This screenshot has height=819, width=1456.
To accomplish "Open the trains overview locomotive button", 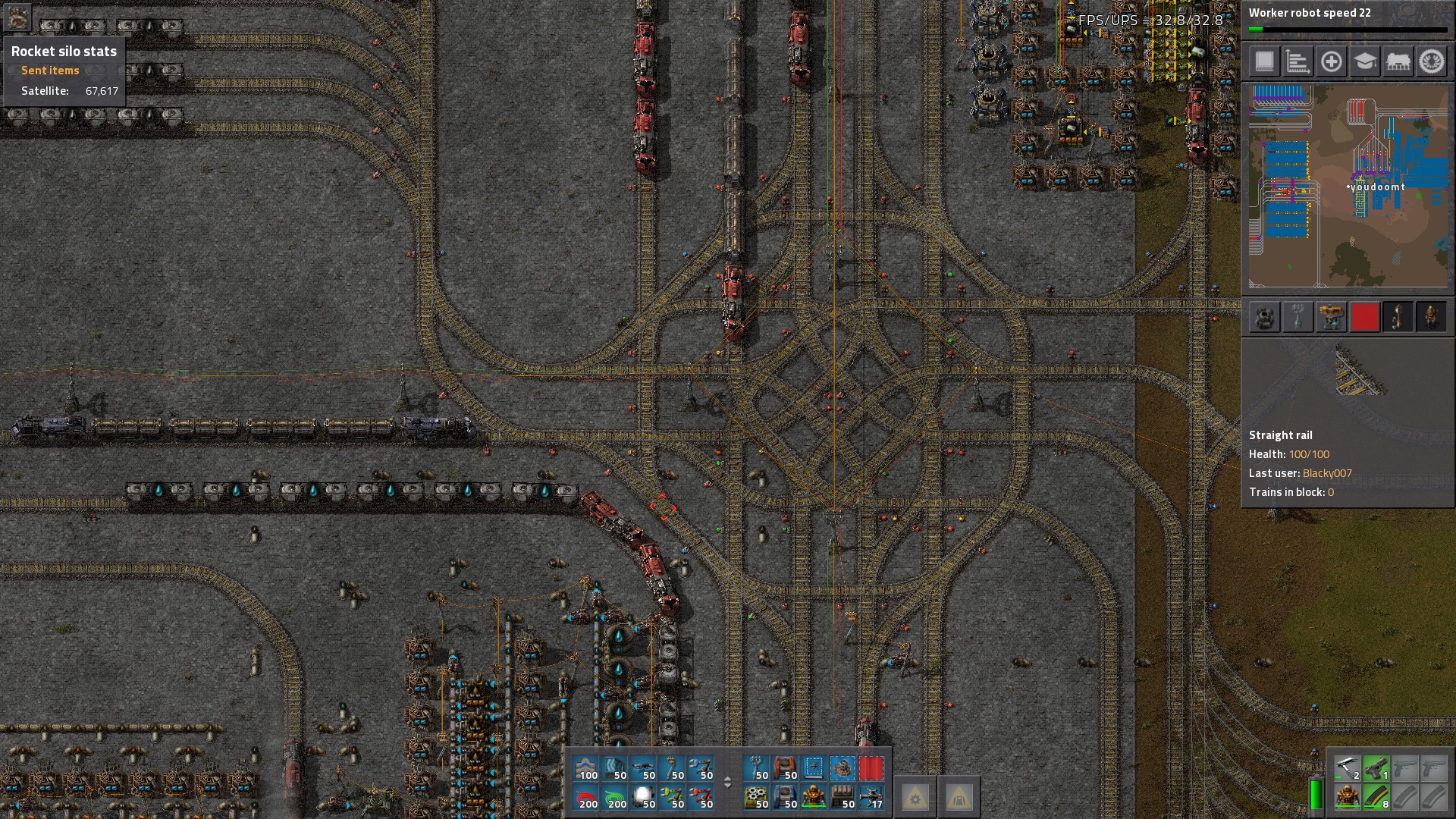I will point(1398,61).
